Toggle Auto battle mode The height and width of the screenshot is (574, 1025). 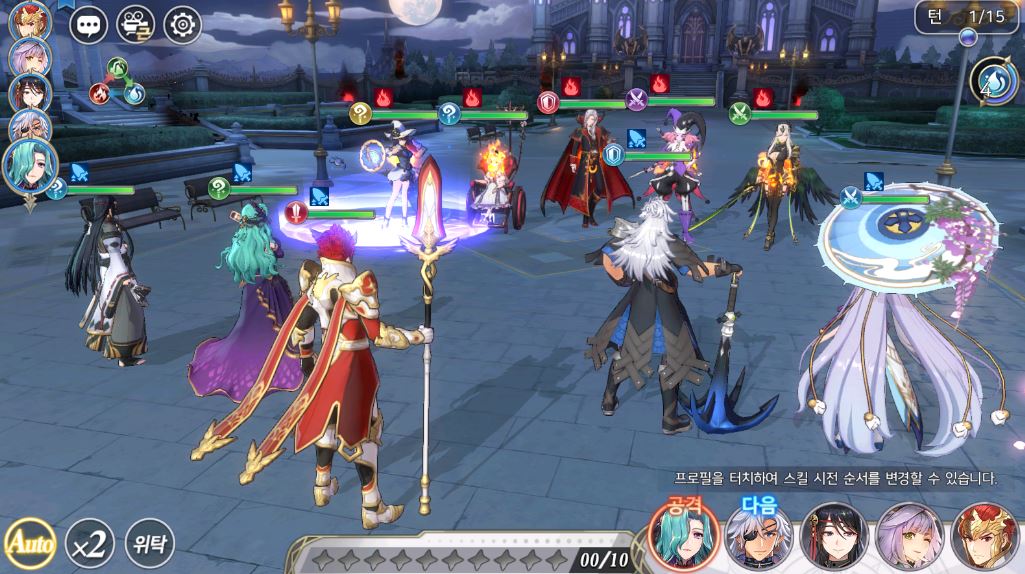point(29,544)
